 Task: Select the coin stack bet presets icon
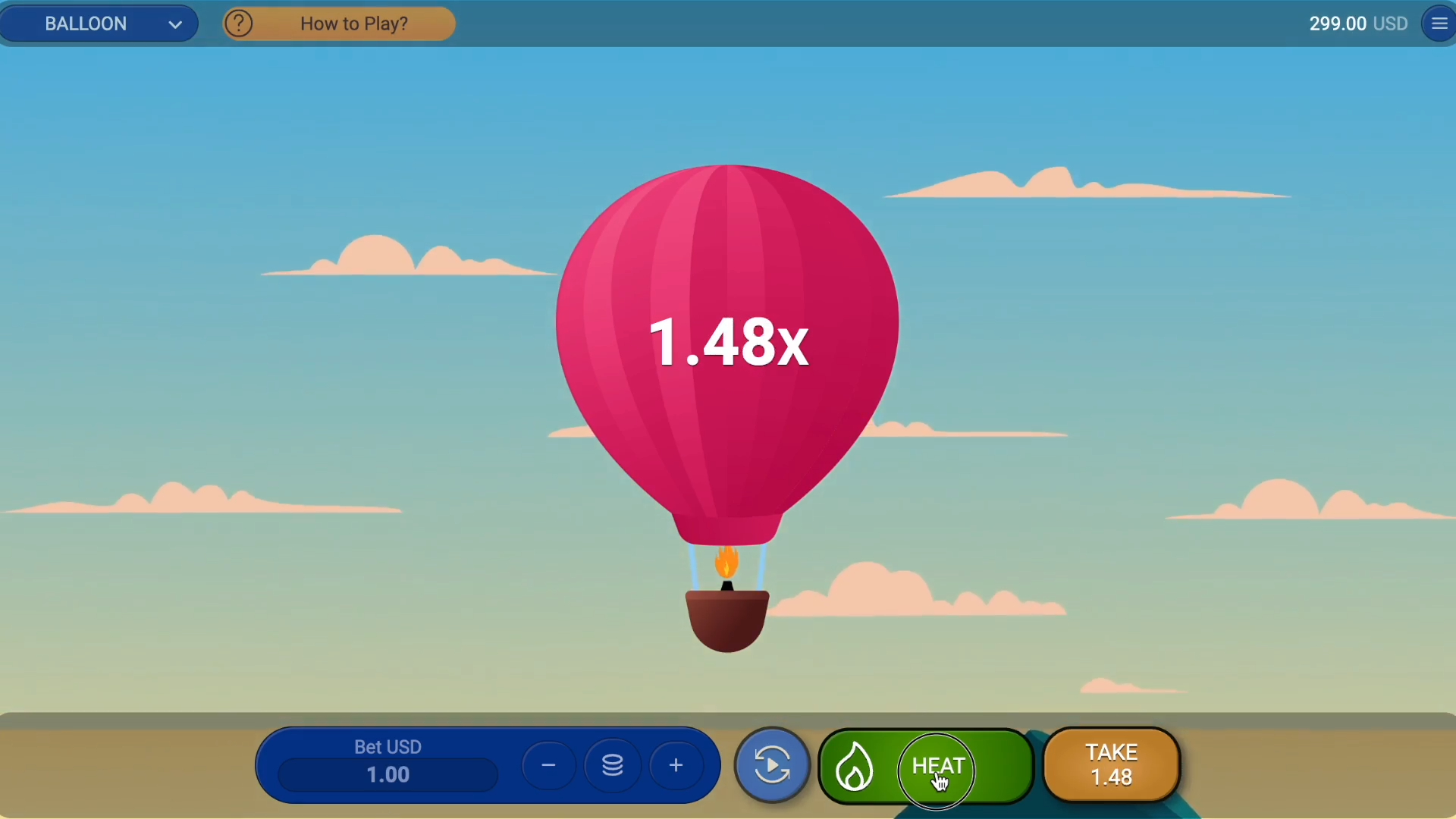[x=613, y=764]
